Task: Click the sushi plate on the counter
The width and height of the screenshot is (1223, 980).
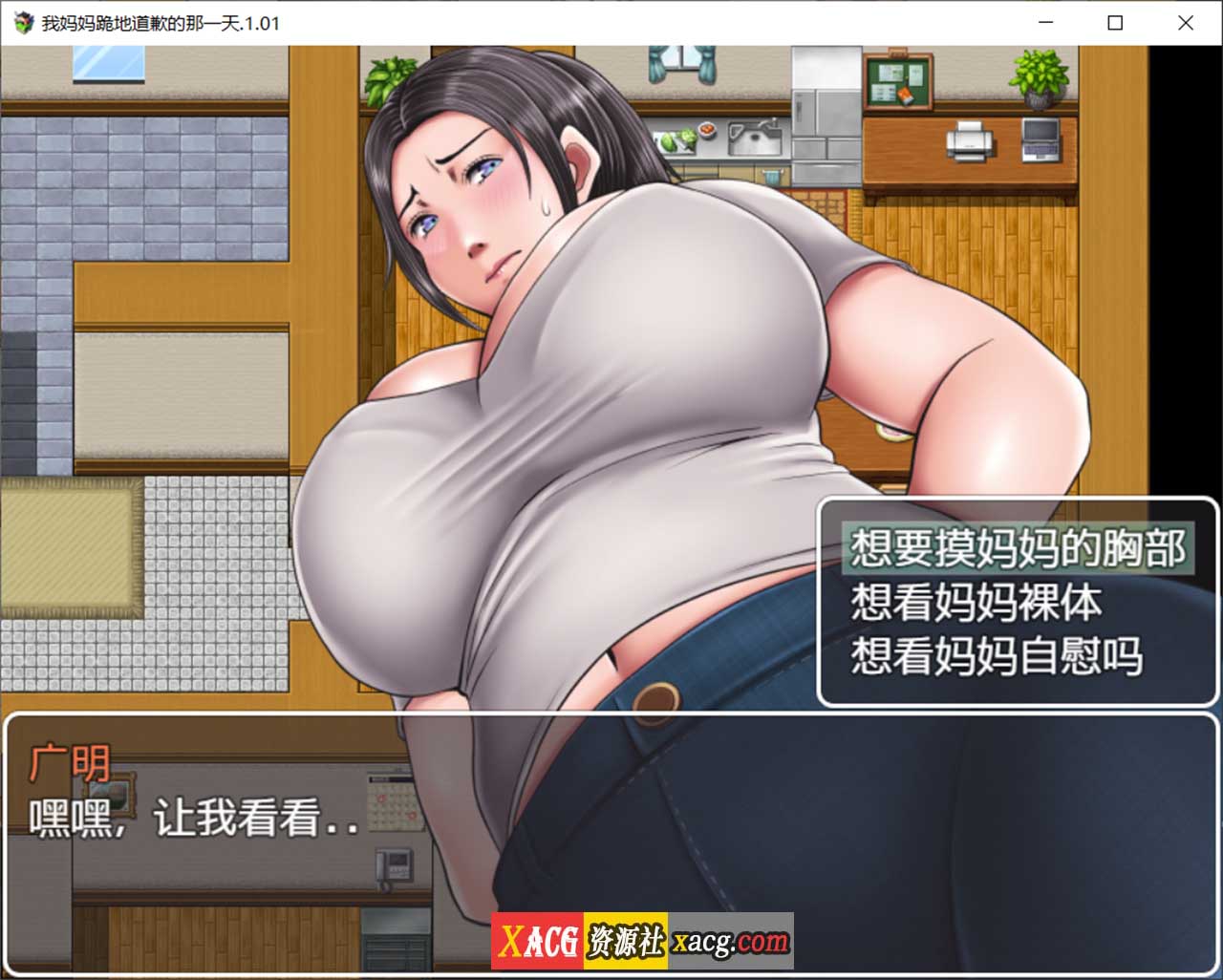Action: pos(707,132)
